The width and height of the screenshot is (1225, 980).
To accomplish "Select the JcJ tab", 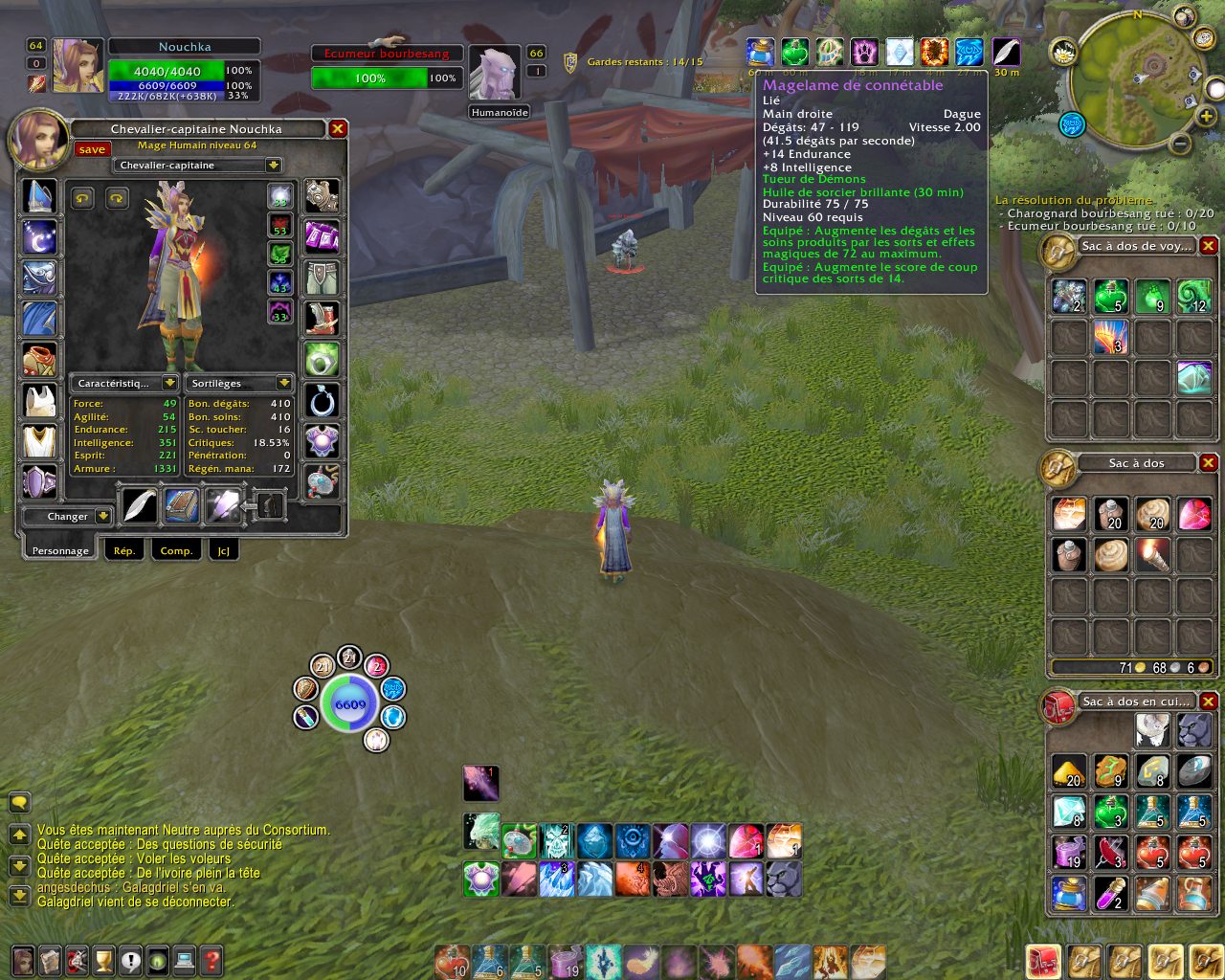I will [223, 550].
